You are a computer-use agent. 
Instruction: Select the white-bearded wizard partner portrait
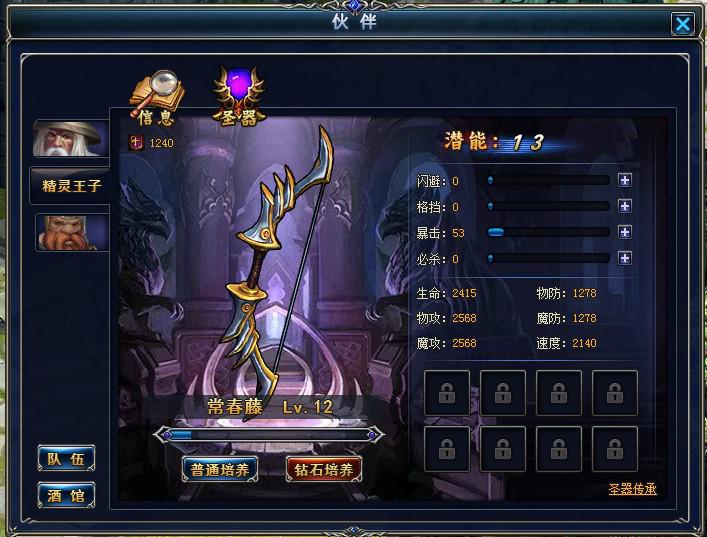70,139
